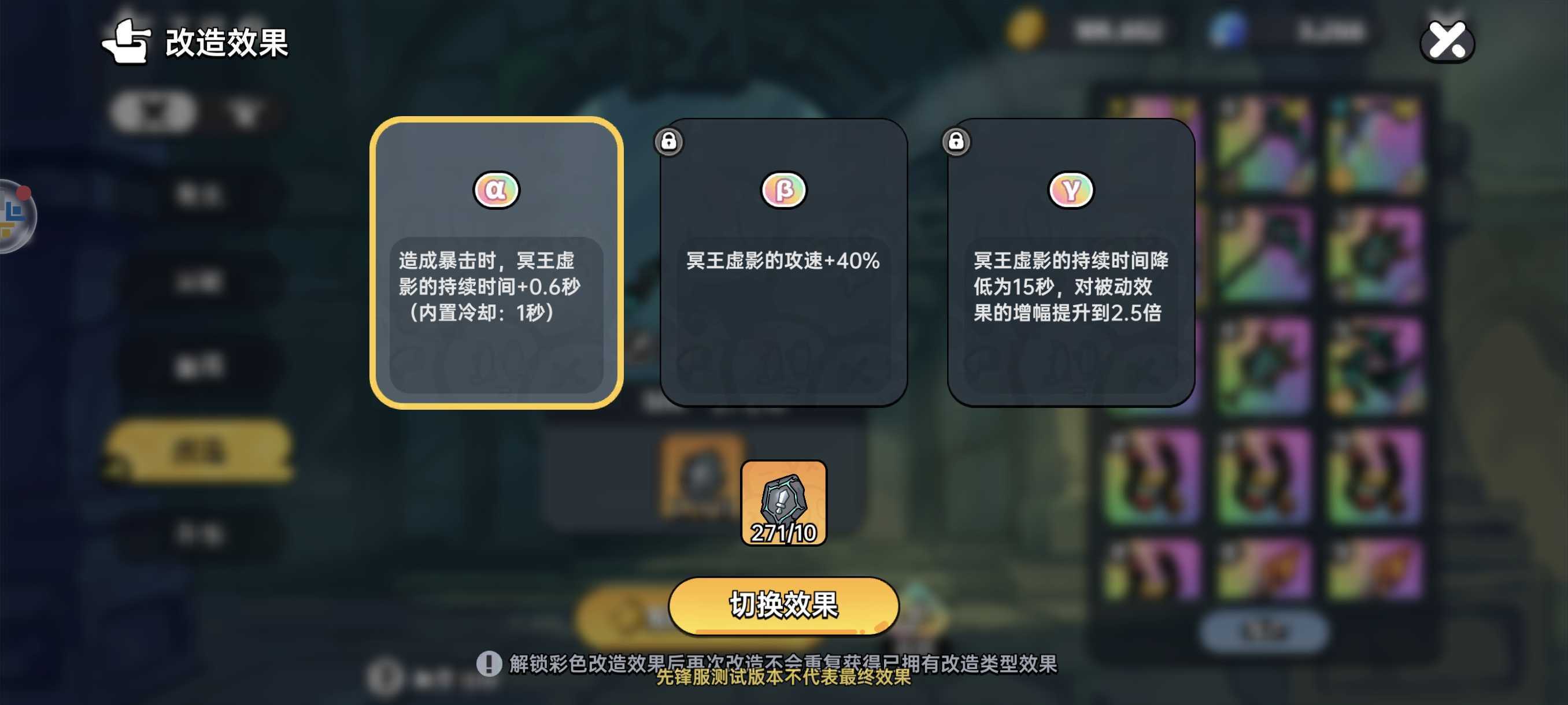Click the lock icon on the γ effect card
Viewport: 1568px width, 705px height.
point(956,142)
